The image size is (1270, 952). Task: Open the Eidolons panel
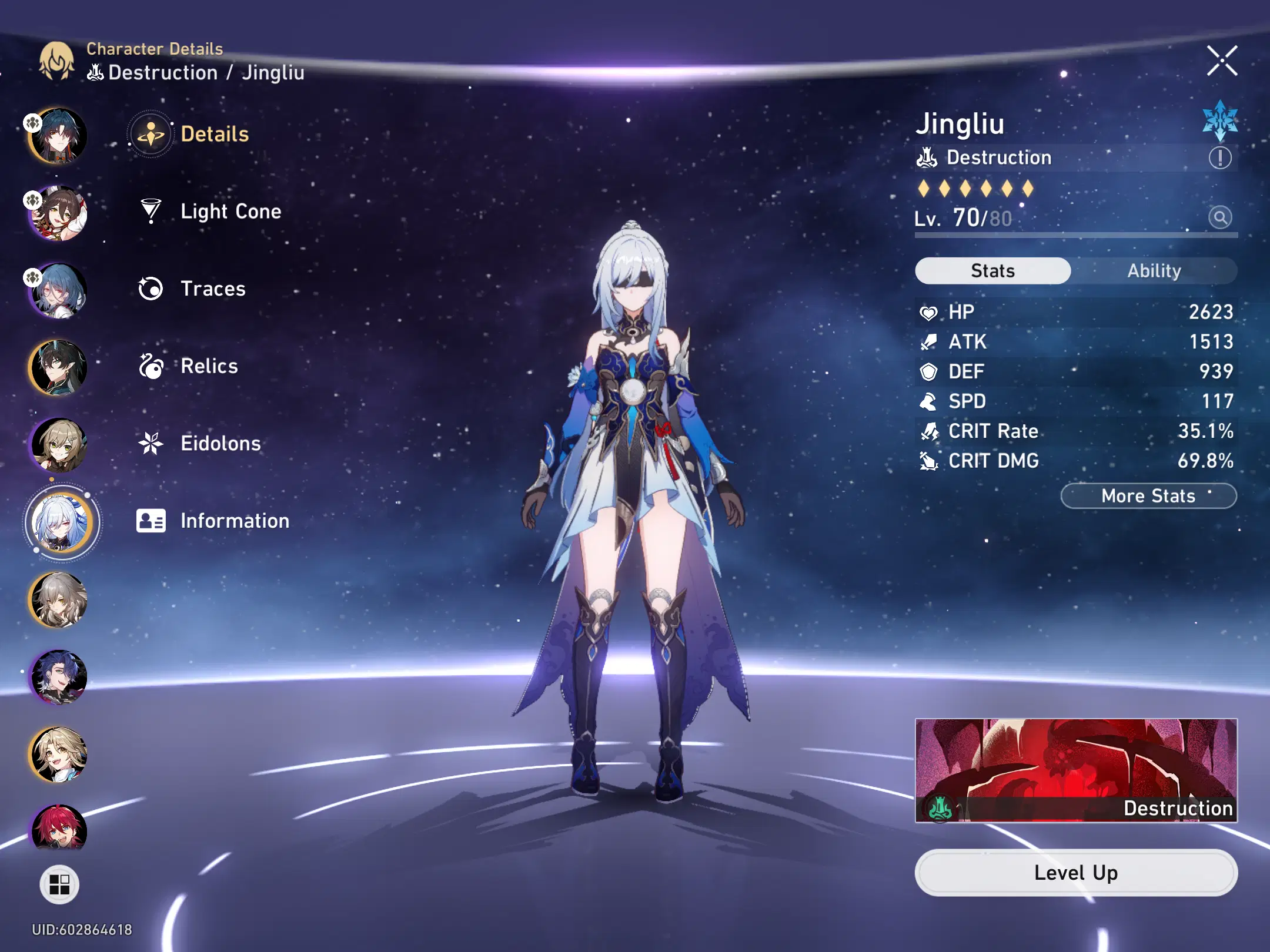coord(220,444)
